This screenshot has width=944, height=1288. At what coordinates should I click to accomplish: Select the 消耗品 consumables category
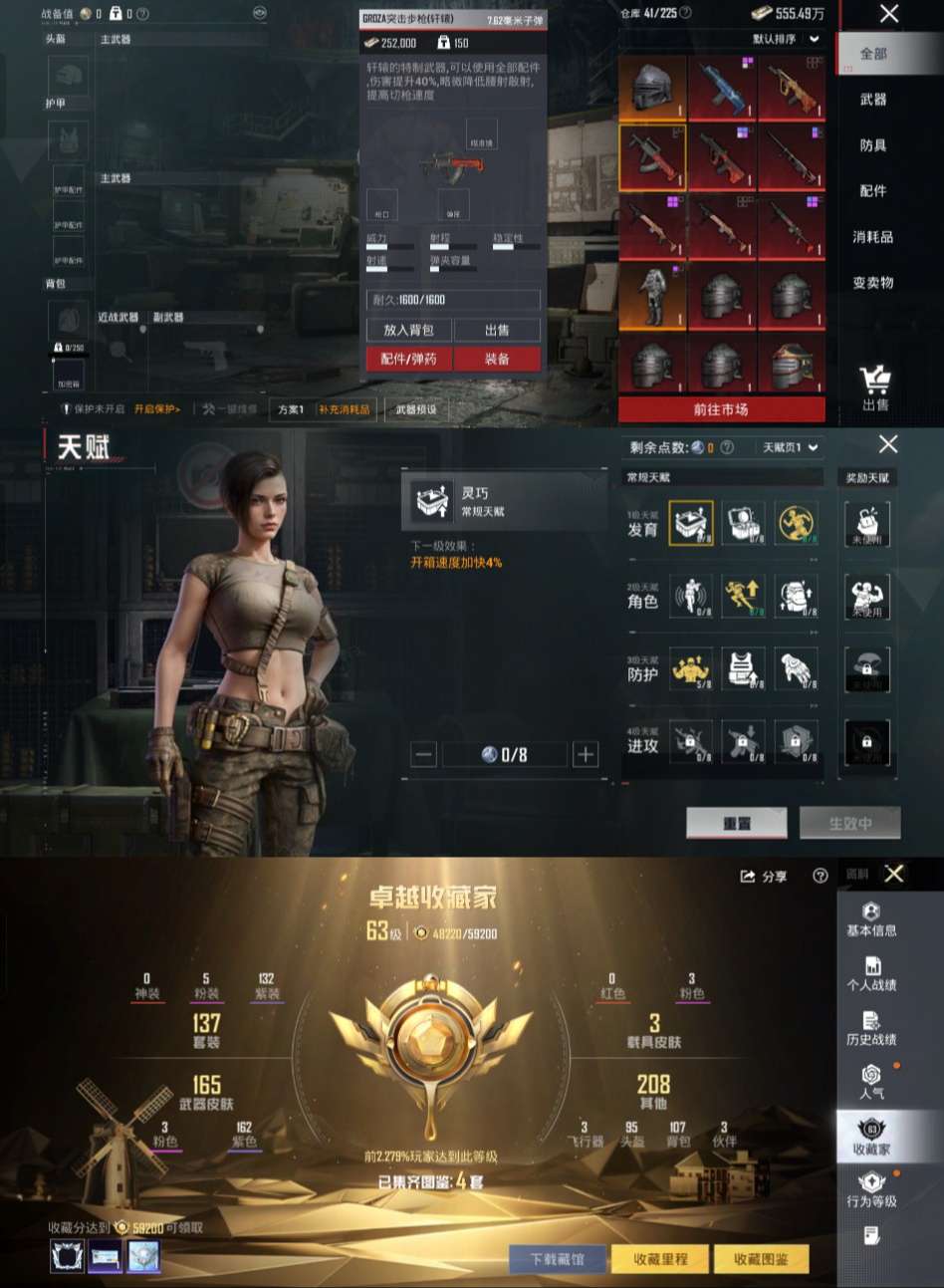click(873, 237)
